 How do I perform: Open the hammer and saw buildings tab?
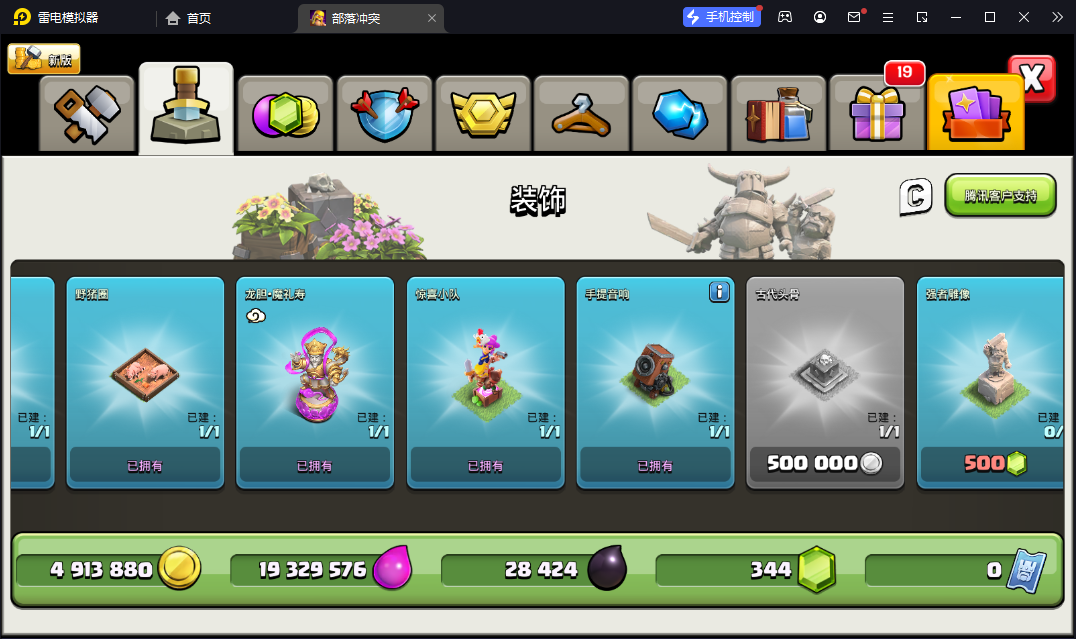(87, 114)
